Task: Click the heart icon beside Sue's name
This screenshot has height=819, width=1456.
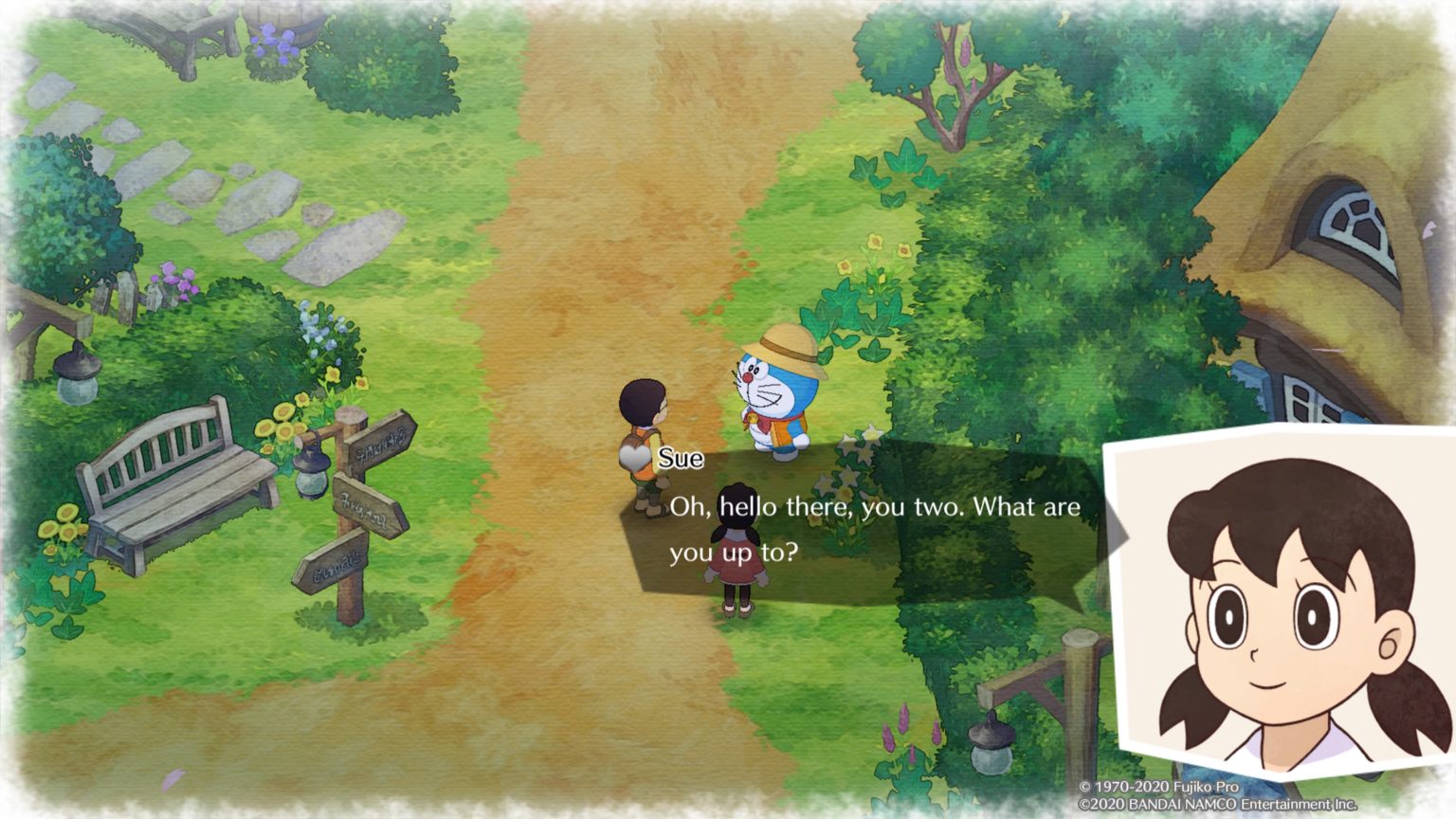Action: click(x=635, y=458)
